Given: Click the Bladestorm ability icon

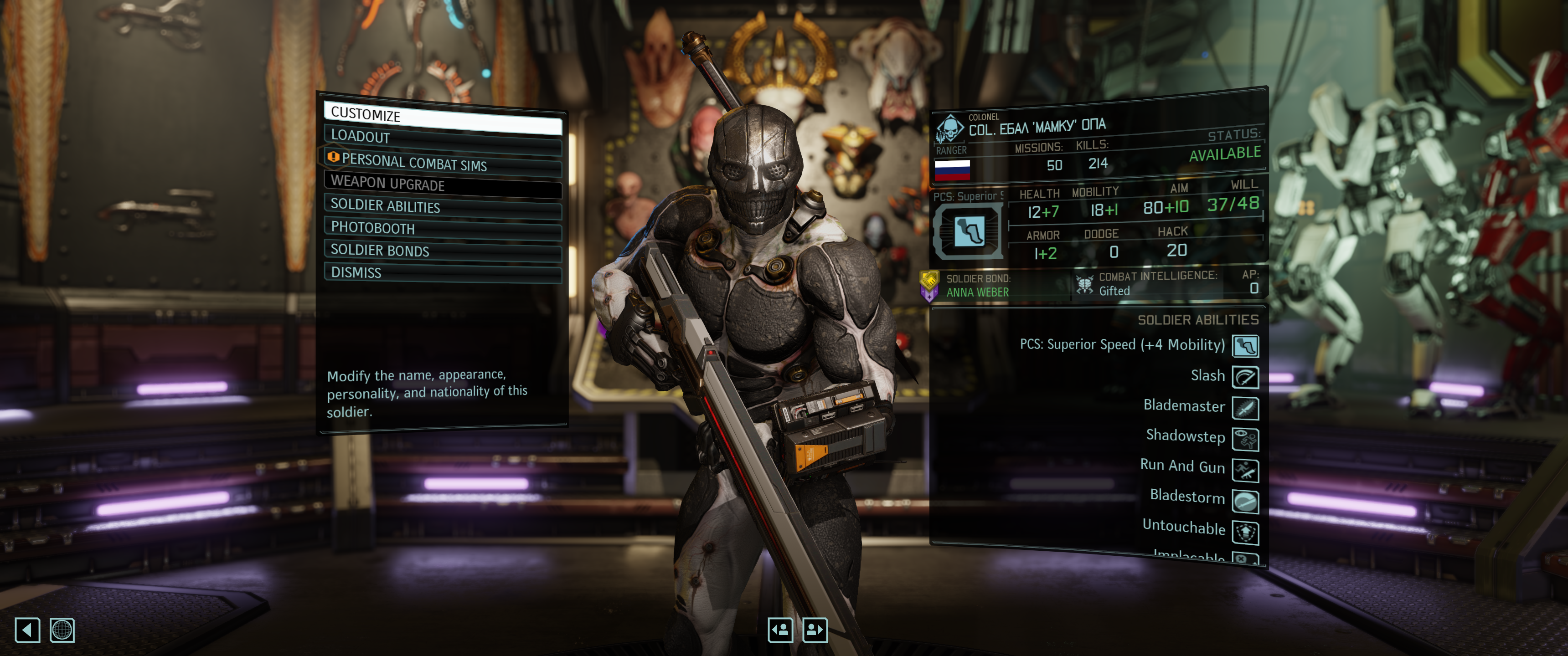Looking at the screenshot, I should 1245,502.
